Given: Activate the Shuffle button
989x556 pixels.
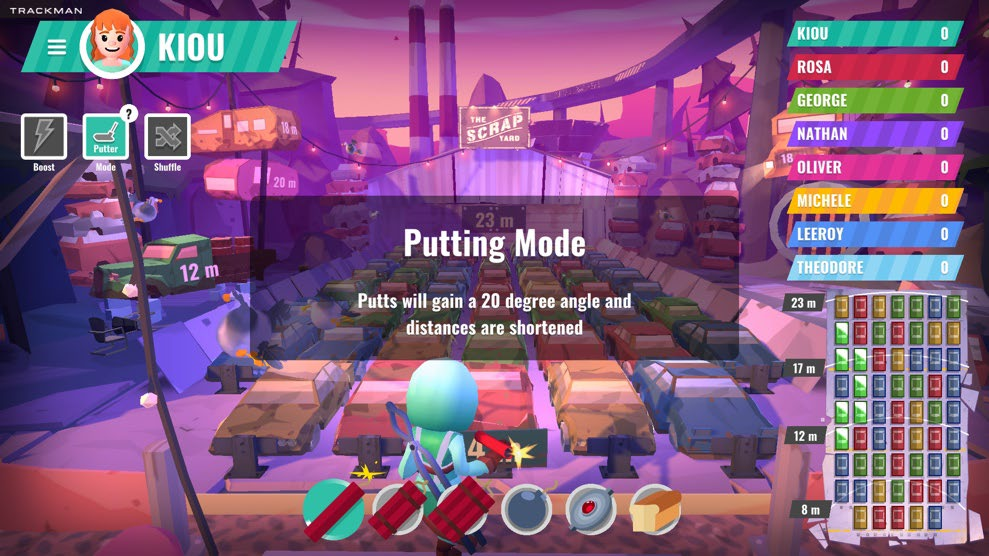Looking at the screenshot, I should click(x=167, y=138).
